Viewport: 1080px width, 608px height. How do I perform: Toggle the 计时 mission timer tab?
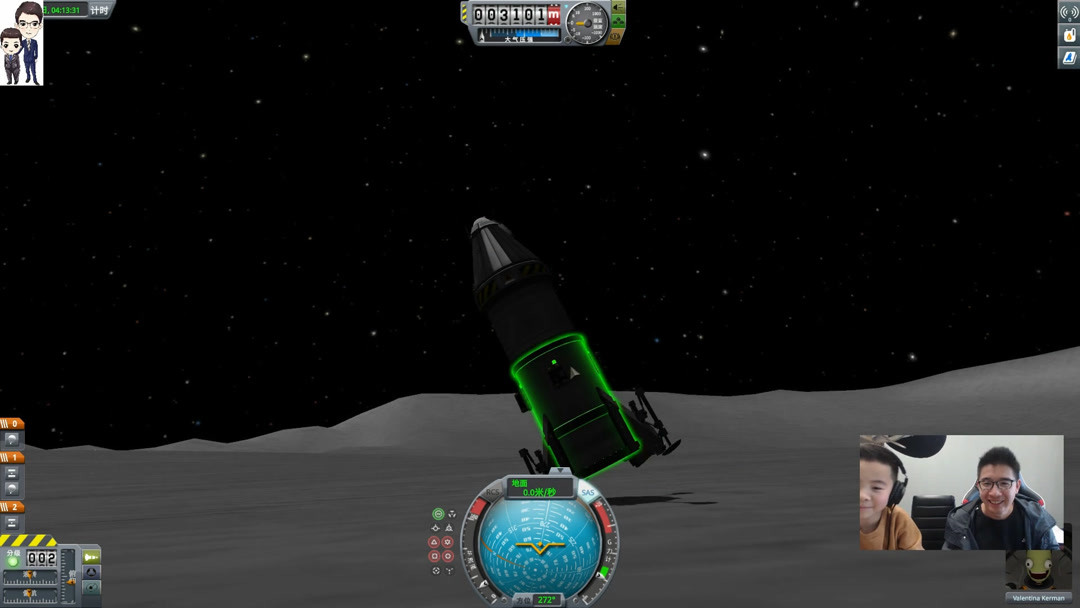99,10
